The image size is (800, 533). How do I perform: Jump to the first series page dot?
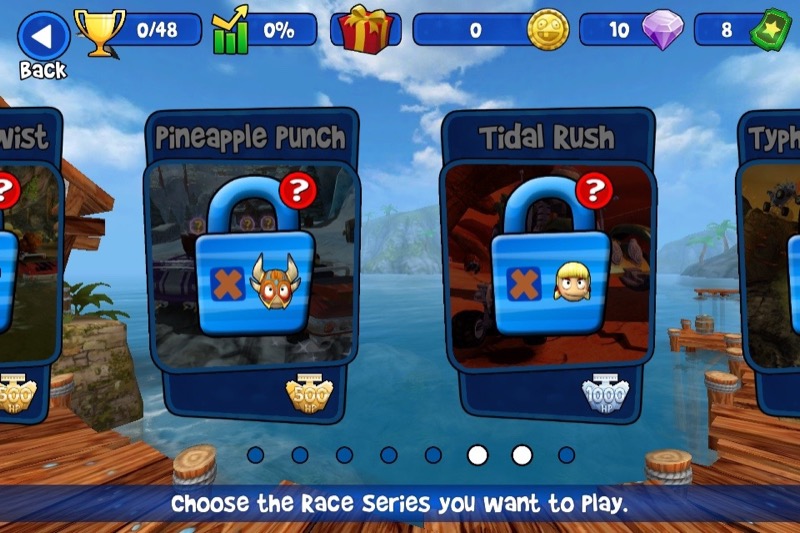point(256,455)
